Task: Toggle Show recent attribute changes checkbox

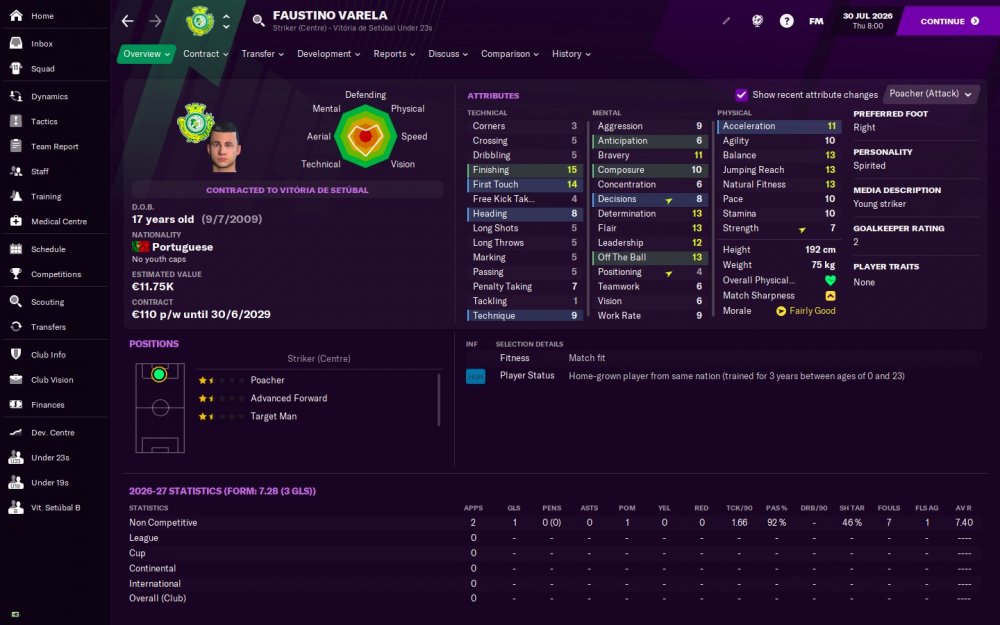Action: coord(741,95)
